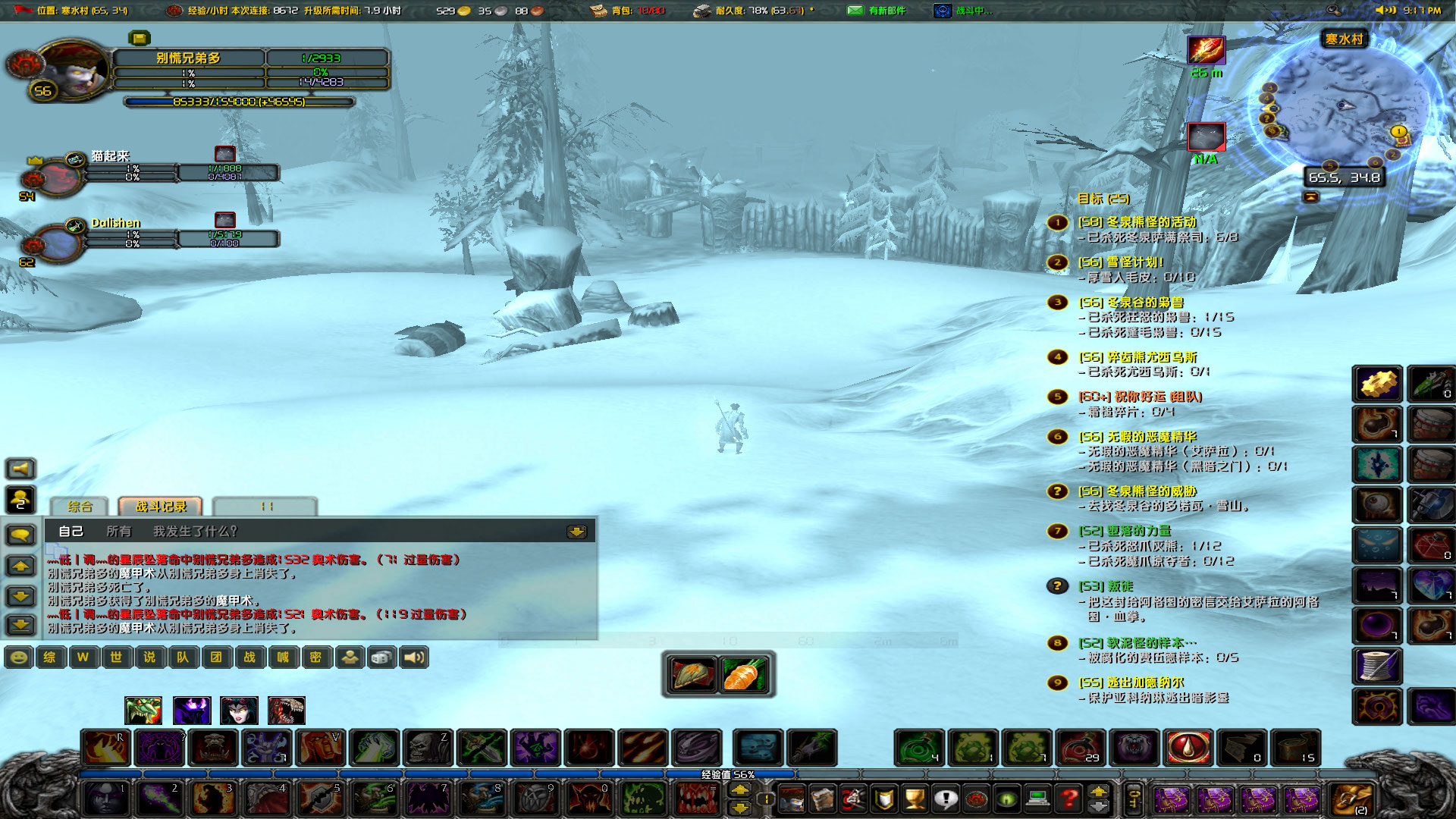Click the smiley emote icon above chat
This screenshot has height=819, width=1456.
[17, 657]
